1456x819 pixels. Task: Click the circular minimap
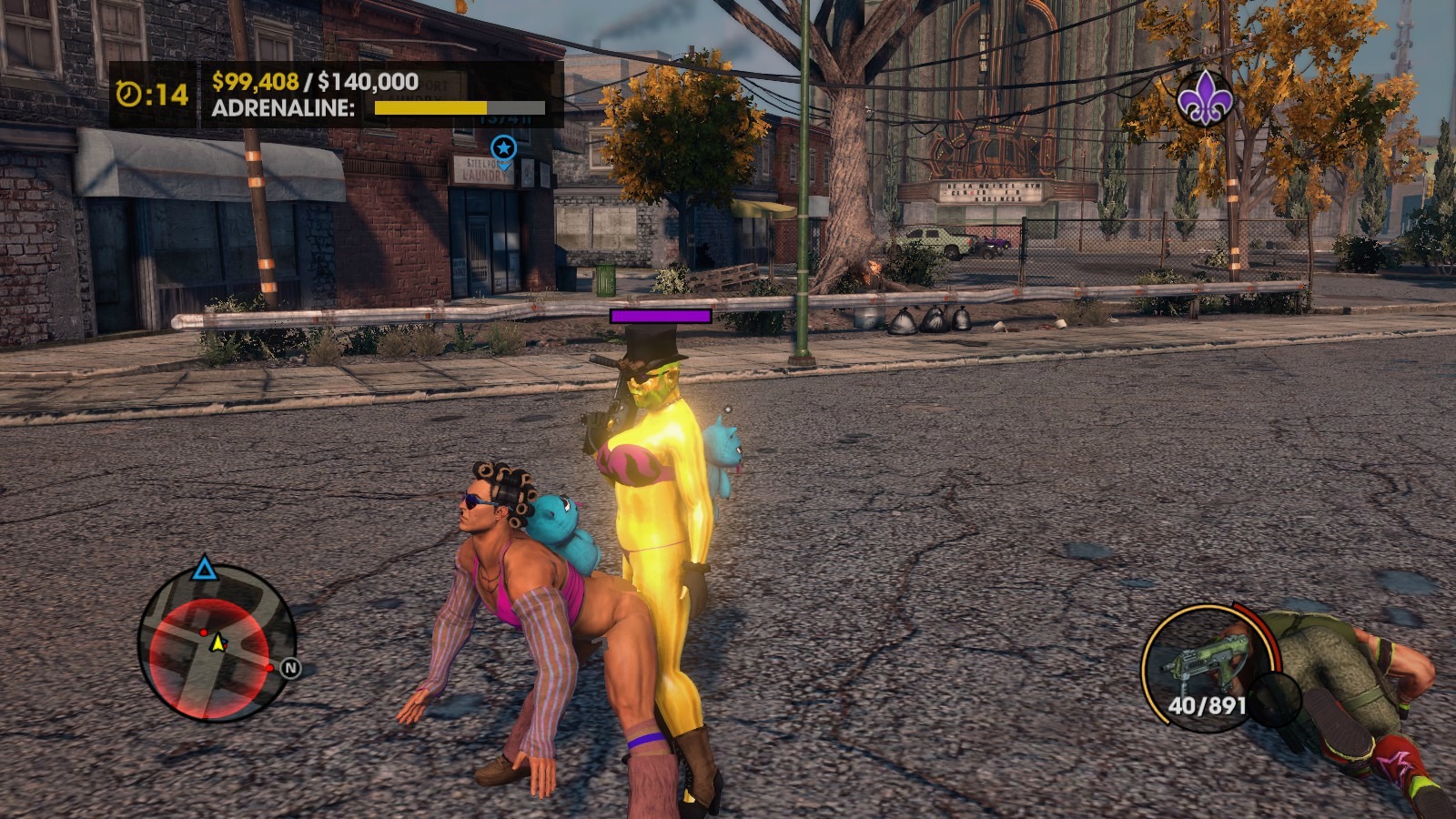tap(217, 642)
